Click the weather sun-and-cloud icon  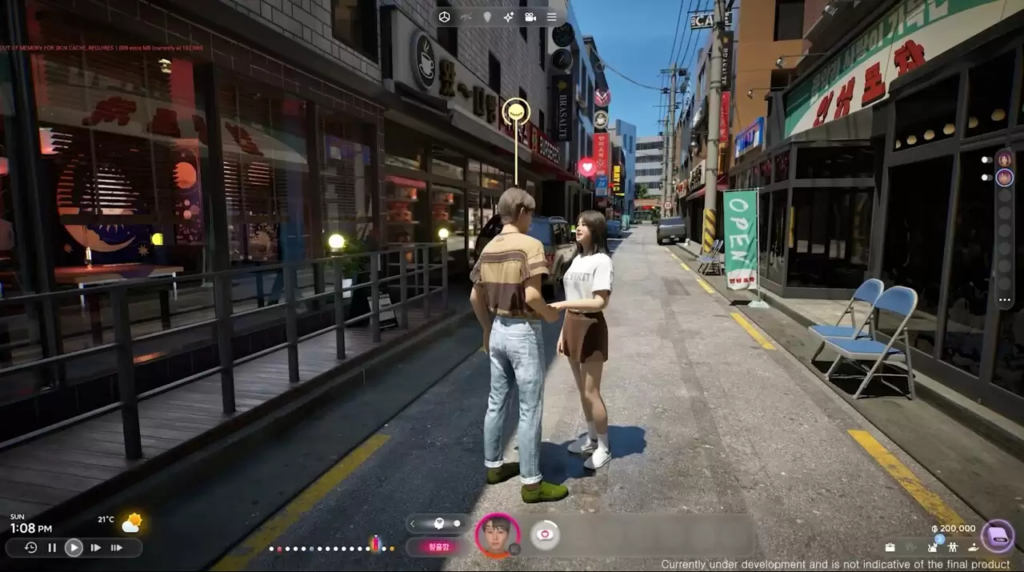click(131, 523)
